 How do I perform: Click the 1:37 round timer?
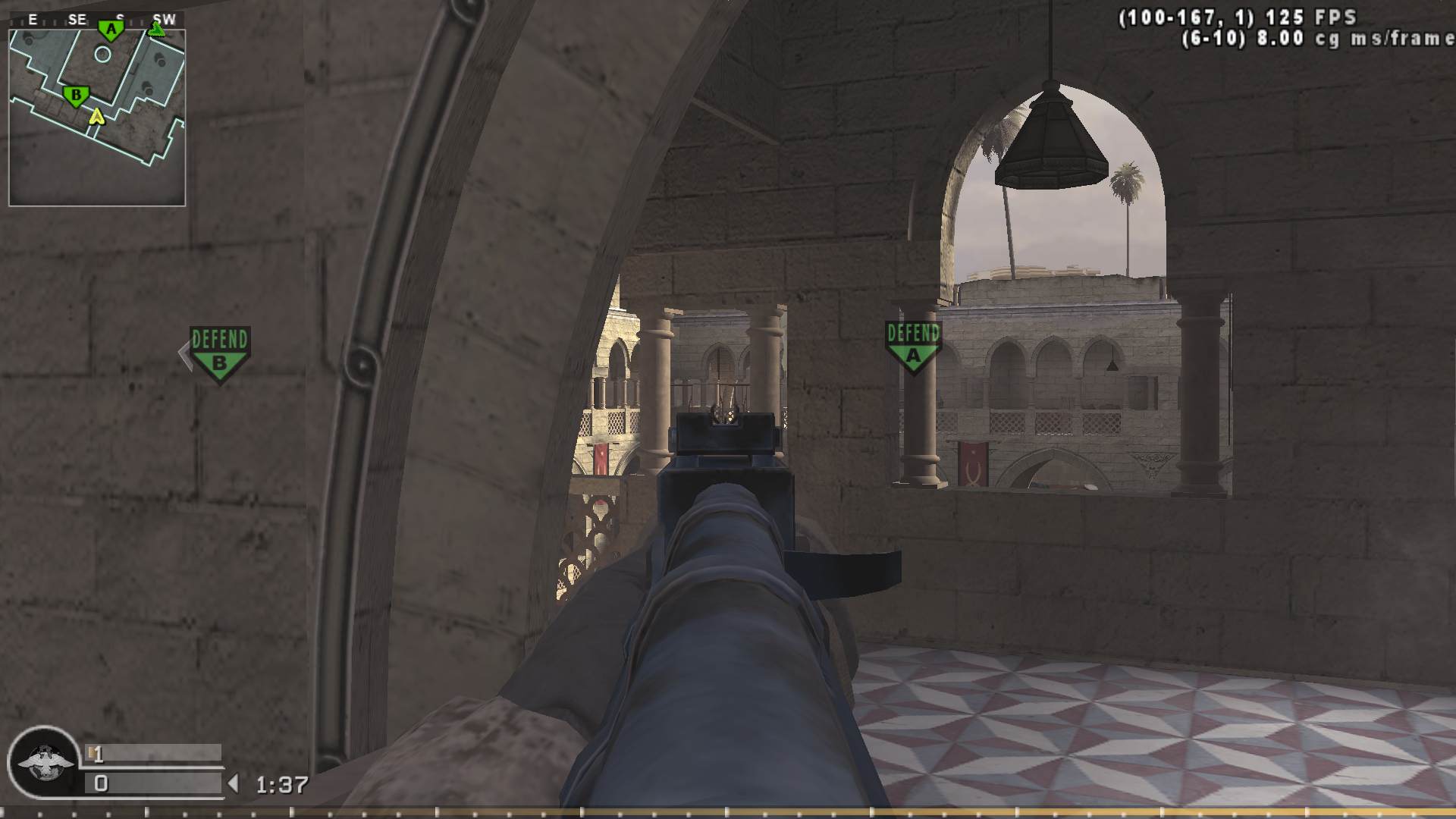(281, 783)
